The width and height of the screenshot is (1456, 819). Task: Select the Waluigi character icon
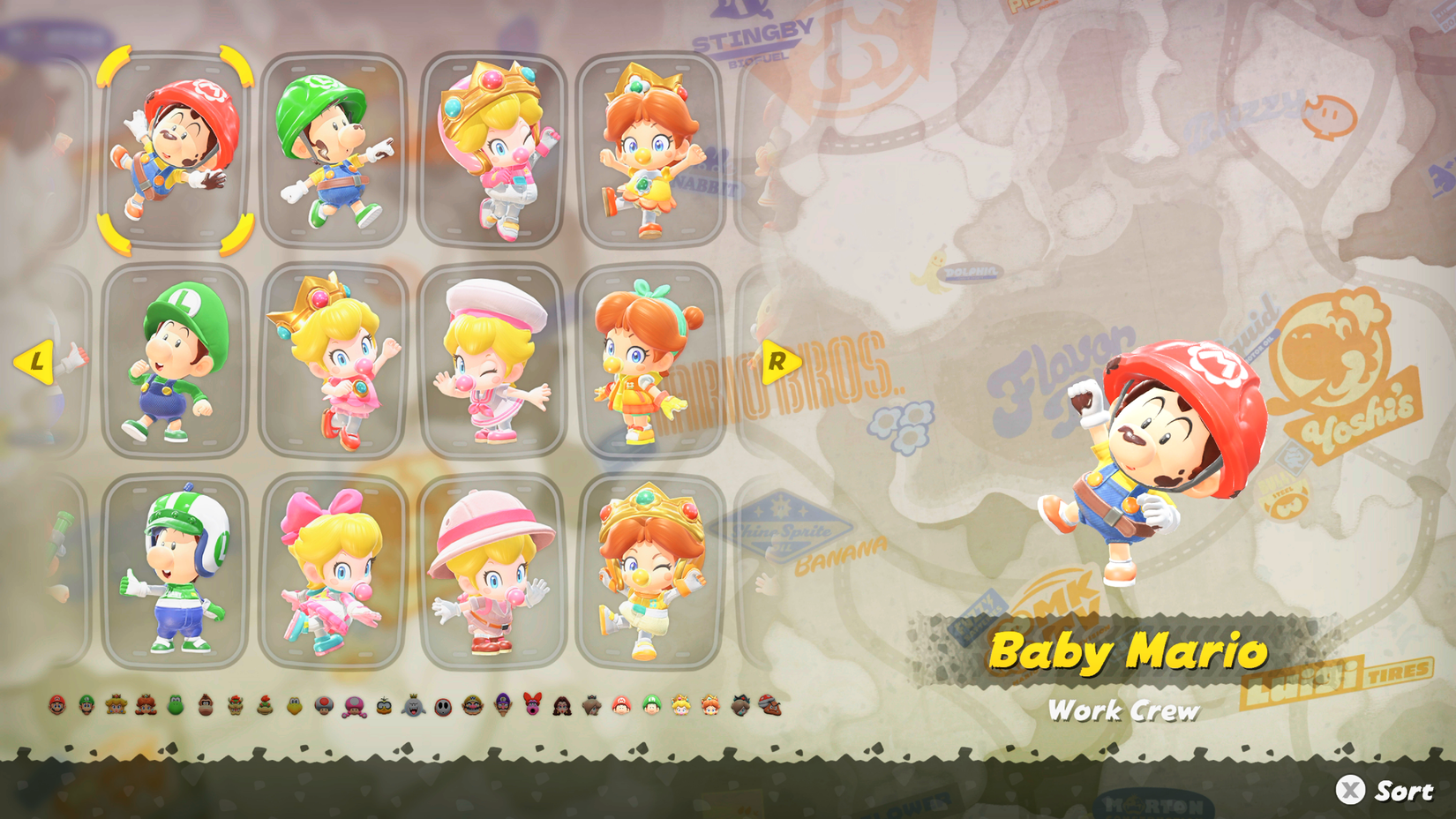(501, 706)
